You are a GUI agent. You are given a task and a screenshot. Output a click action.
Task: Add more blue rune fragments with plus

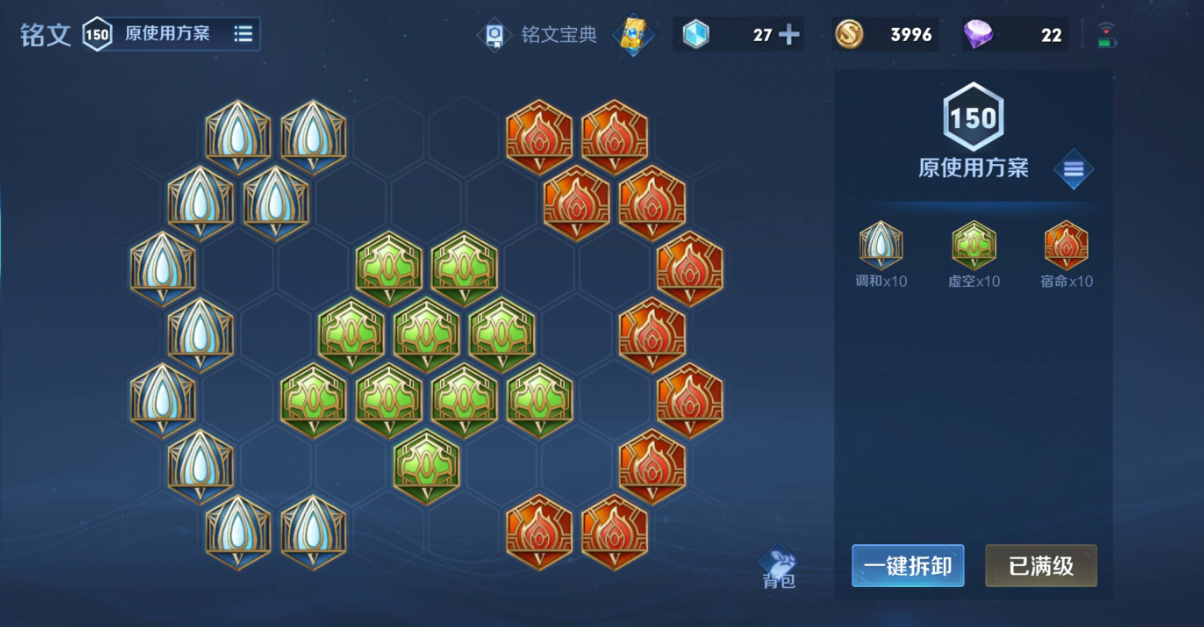789,35
